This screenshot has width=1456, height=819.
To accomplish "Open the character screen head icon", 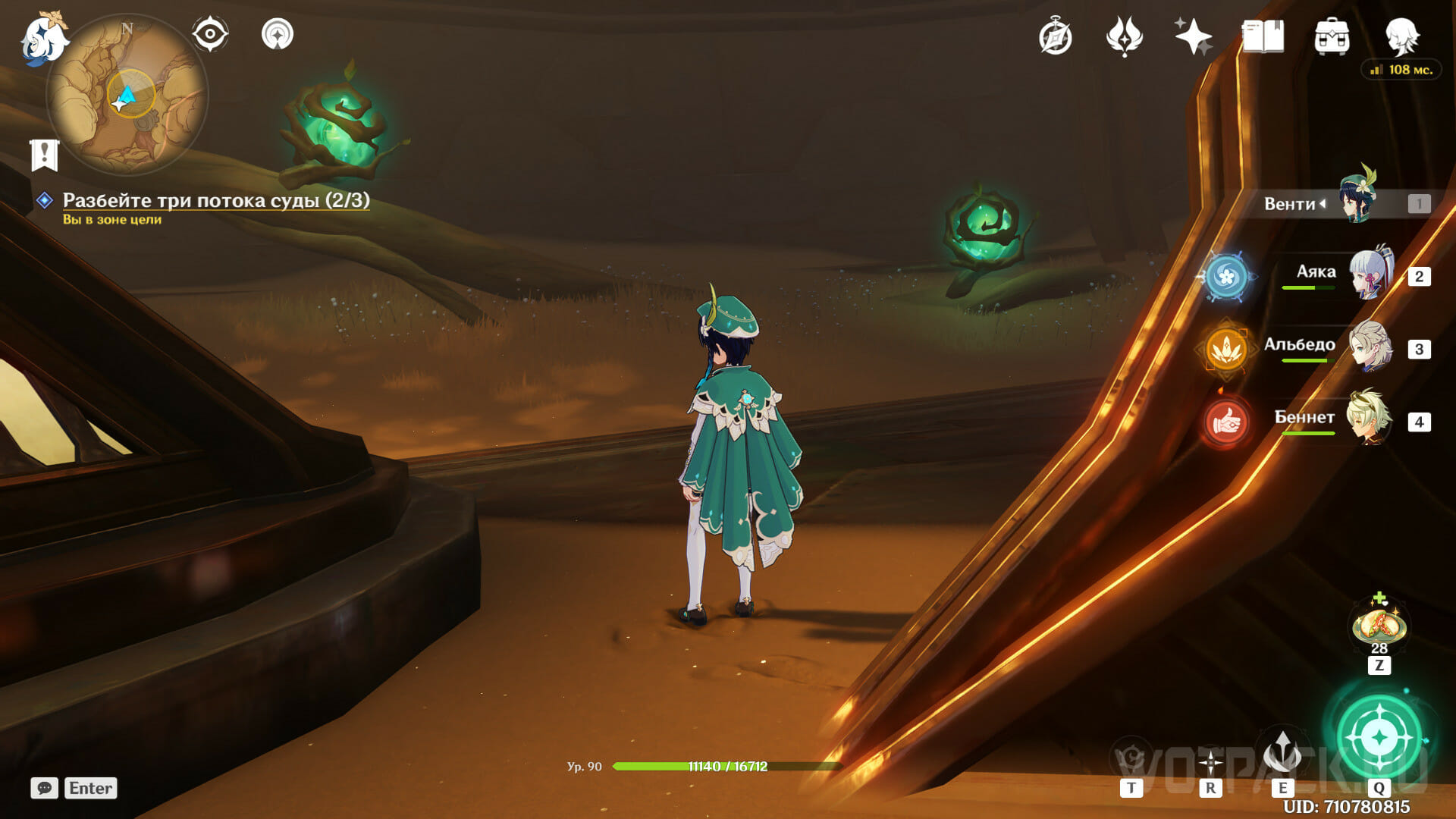I will click(x=1401, y=36).
